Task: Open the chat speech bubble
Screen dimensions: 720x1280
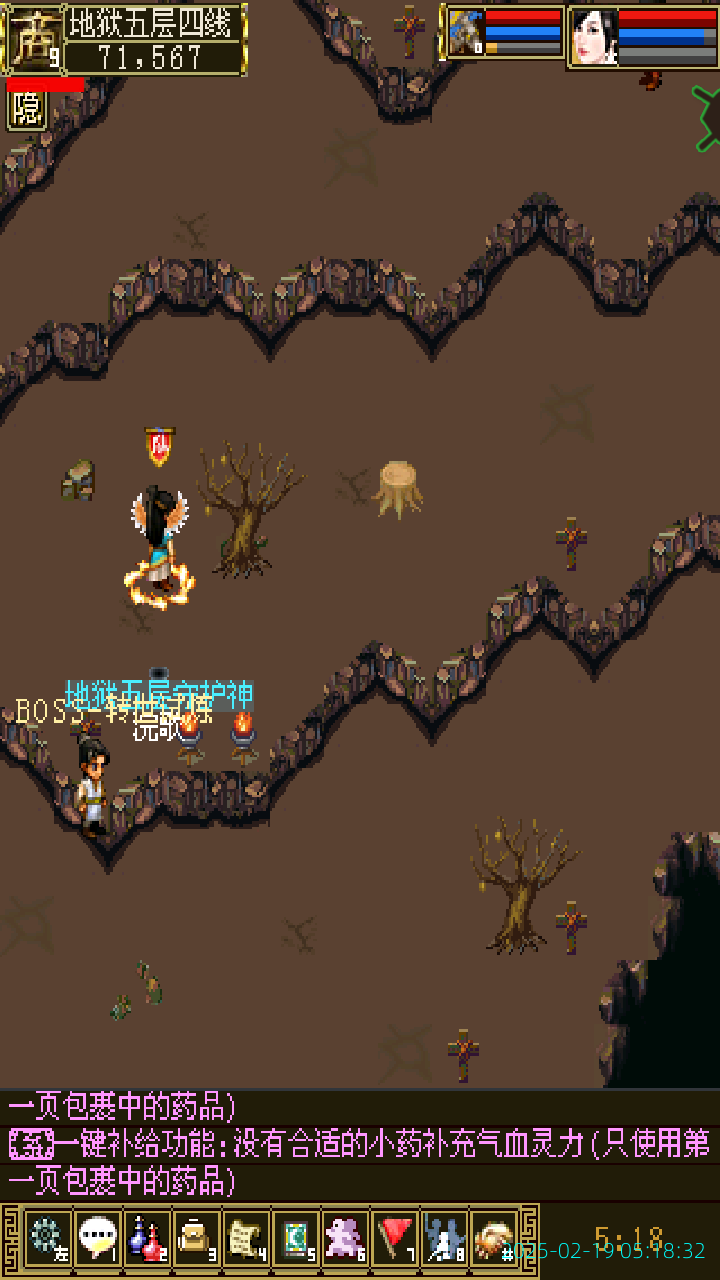Action: [x=97, y=1239]
